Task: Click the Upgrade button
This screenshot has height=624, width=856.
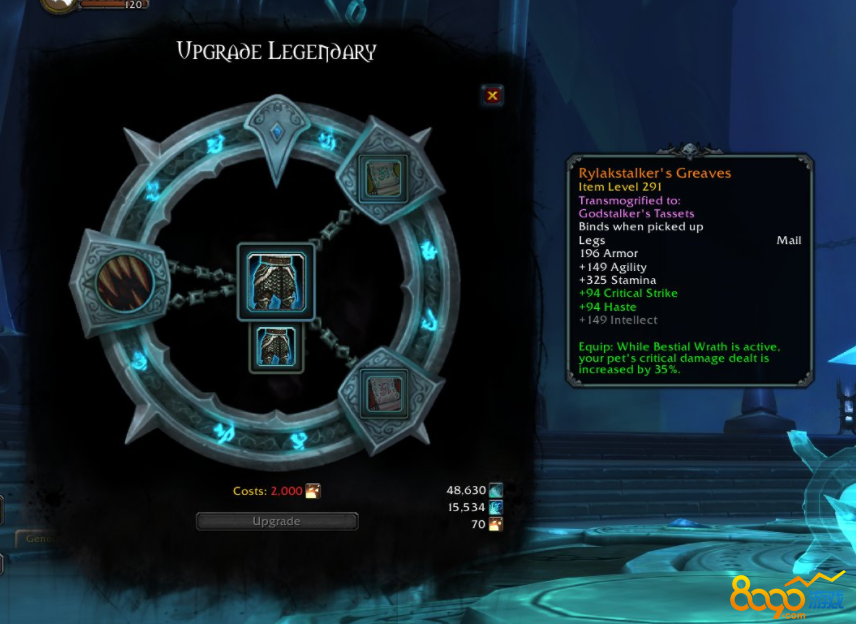Action: [277, 521]
